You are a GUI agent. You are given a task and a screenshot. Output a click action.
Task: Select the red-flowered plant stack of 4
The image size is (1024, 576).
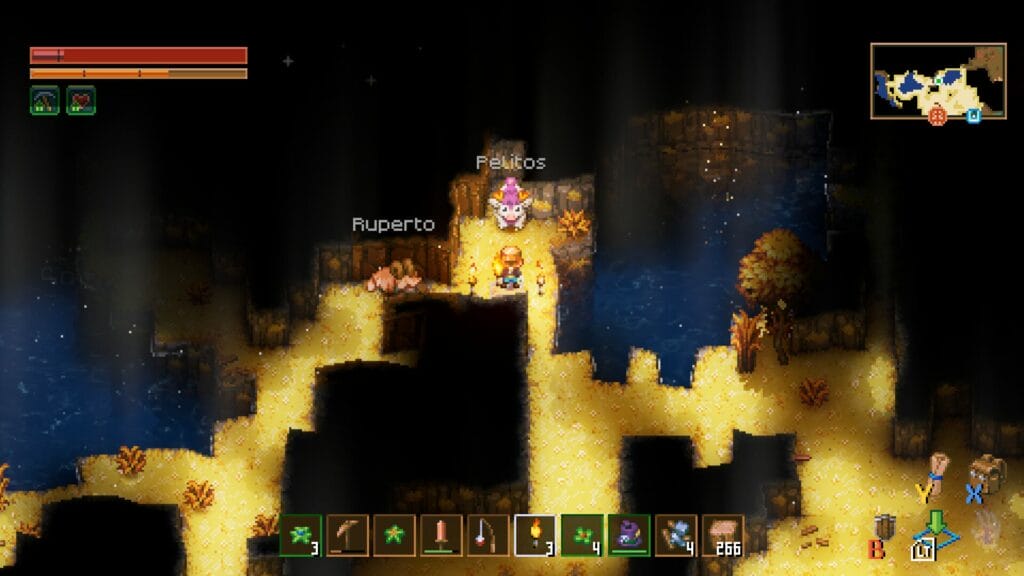point(582,535)
